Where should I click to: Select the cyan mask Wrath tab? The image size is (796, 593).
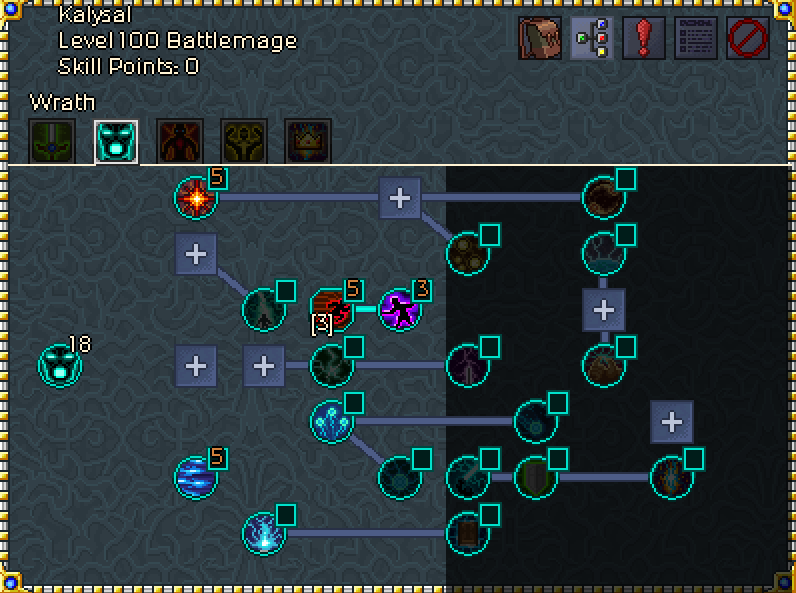[116, 141]
